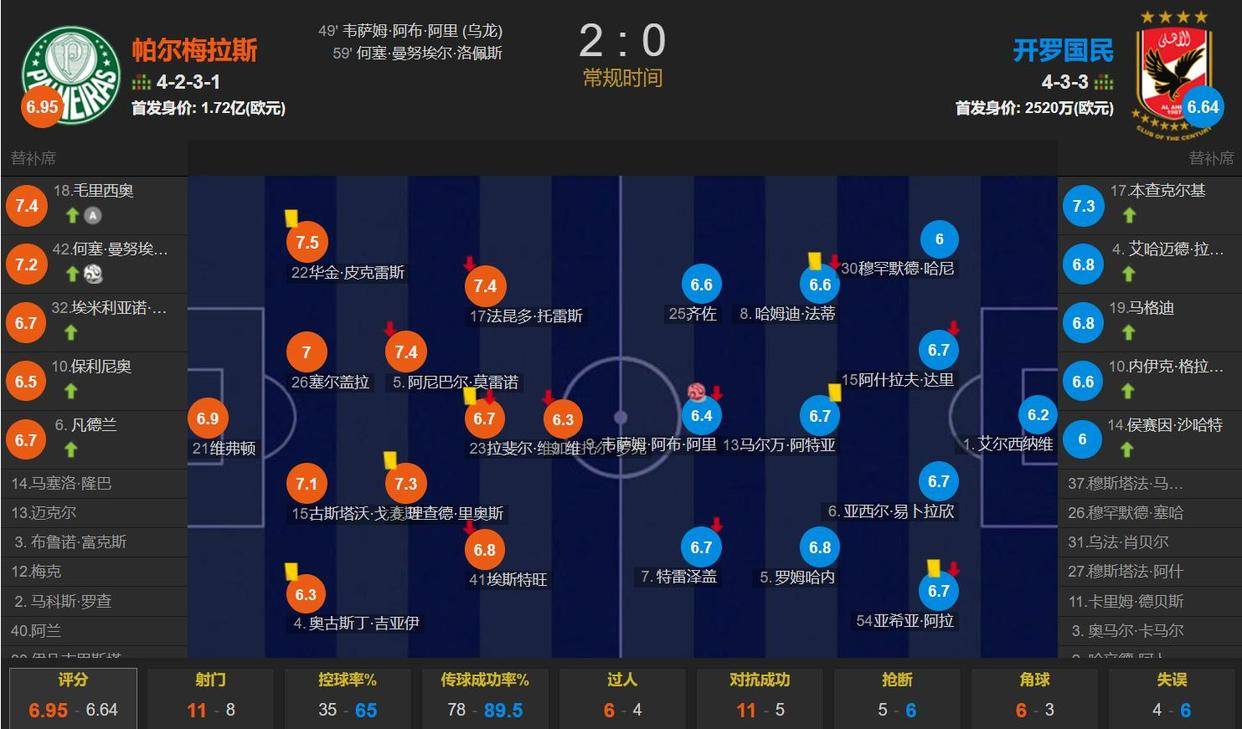Select the 评分 ratings tab
This screenshot has width=1242, height=729.
pyautogui.click(x=73, y=695)
